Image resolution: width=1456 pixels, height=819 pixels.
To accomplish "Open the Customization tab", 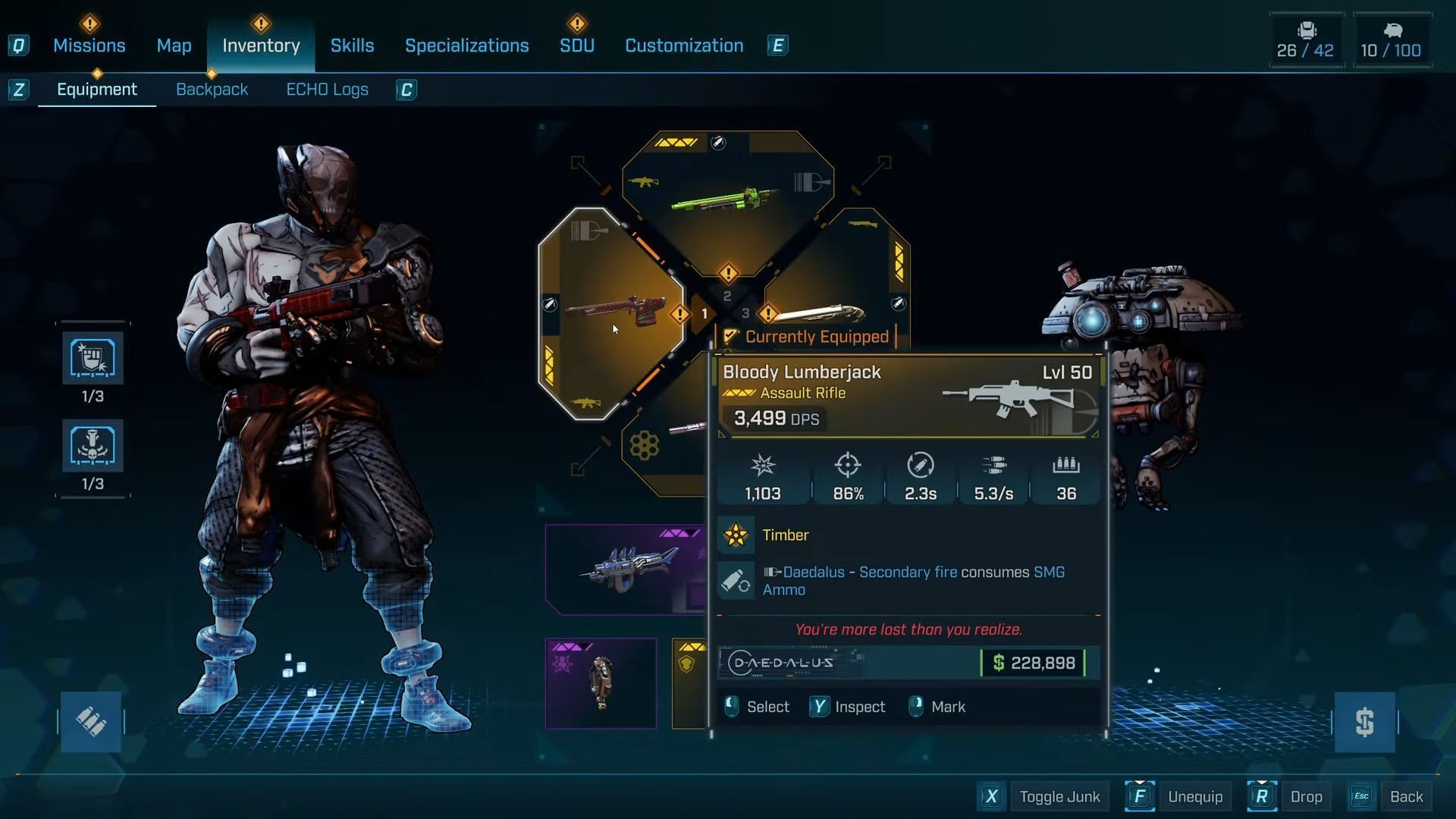I will tap(683, 45).
